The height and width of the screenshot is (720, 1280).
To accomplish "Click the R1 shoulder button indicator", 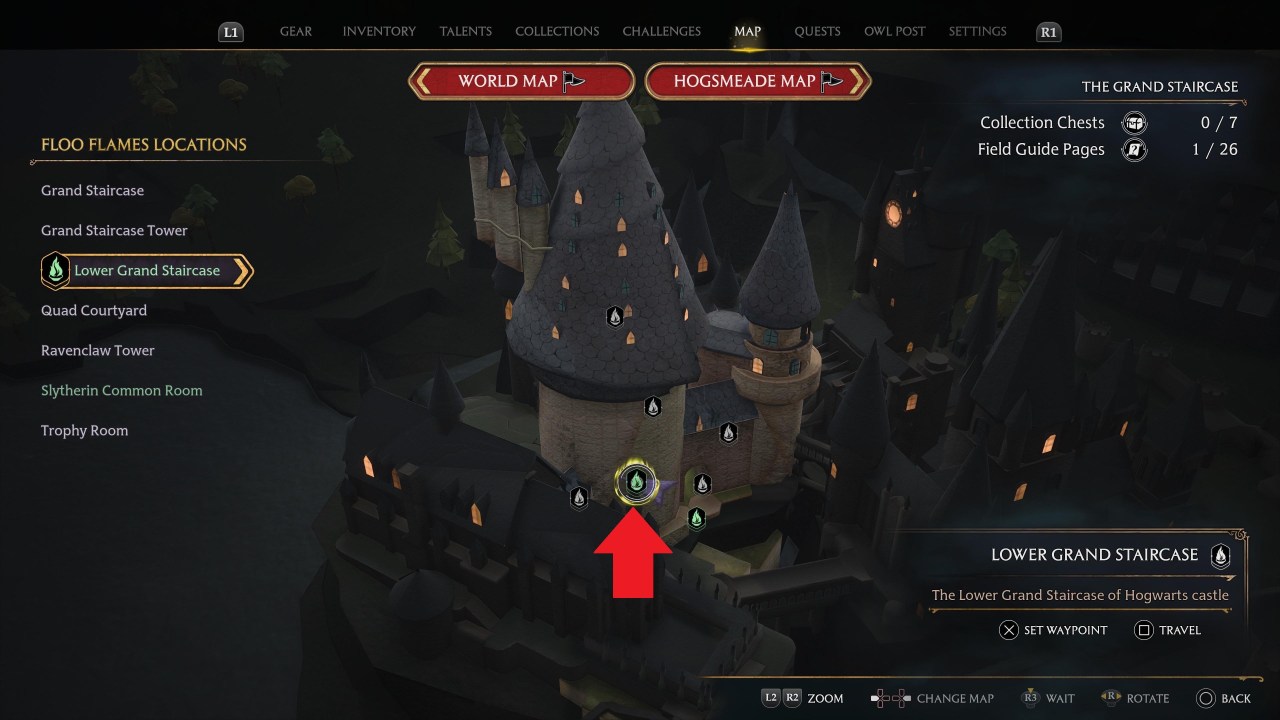I will point(1048,31).
